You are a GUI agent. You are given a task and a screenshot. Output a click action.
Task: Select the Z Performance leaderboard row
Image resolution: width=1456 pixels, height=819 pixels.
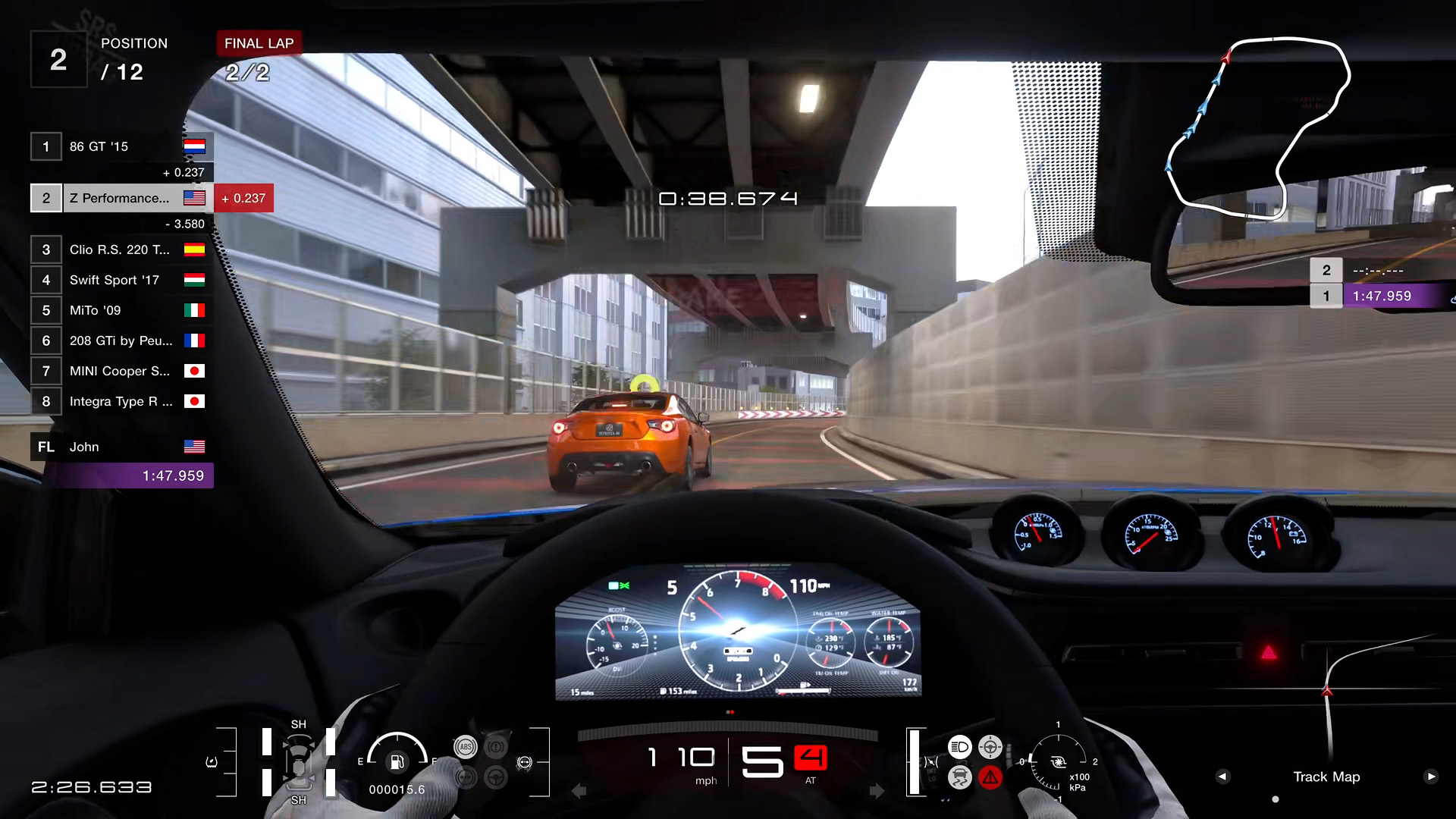(x=121, y=198)
